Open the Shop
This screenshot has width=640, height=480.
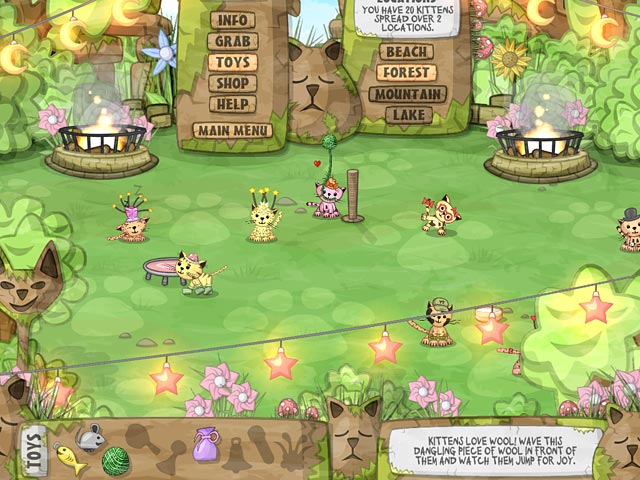coord(232,83)
